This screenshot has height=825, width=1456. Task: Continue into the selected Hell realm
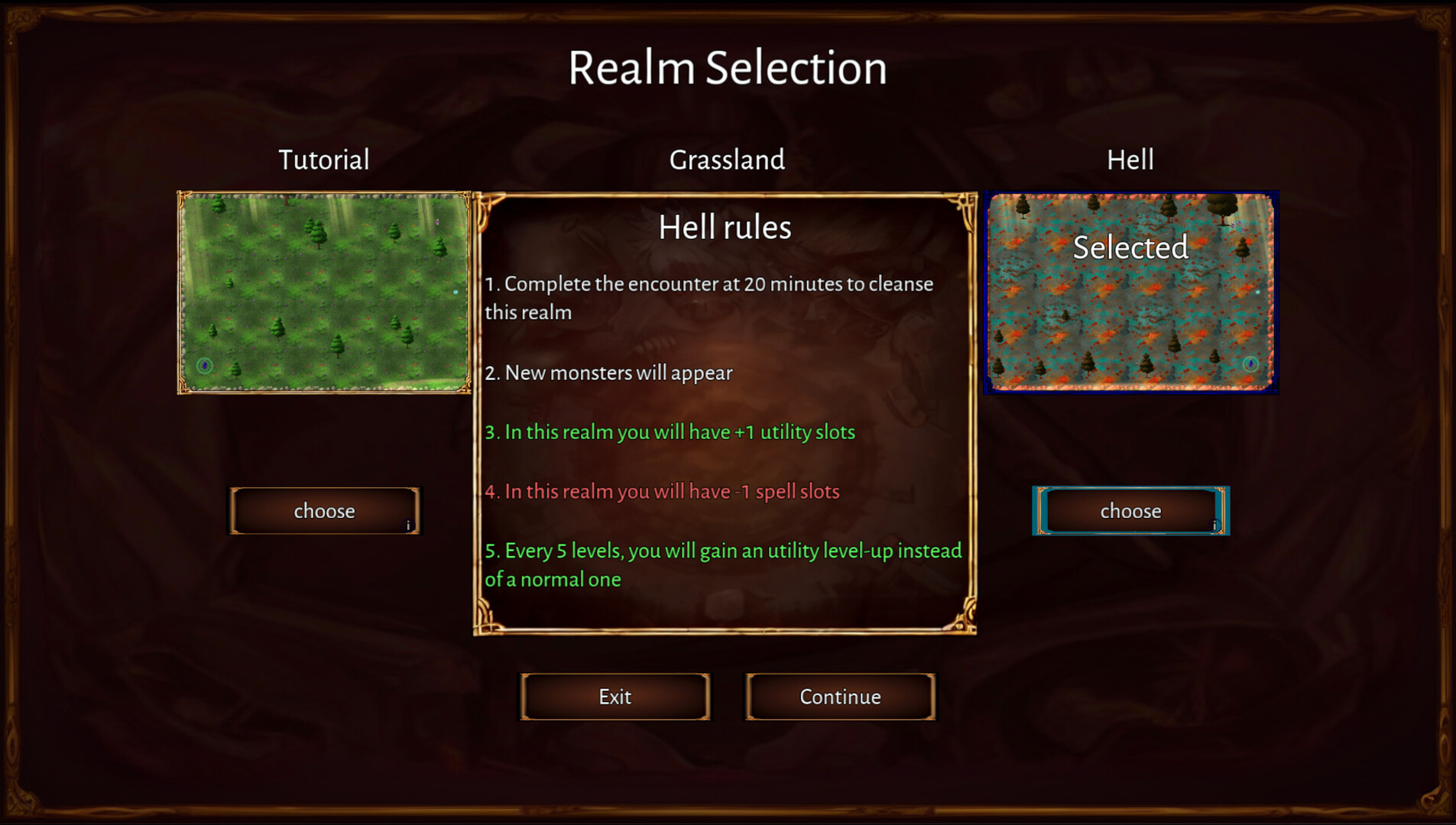click(x=839, y=697)
